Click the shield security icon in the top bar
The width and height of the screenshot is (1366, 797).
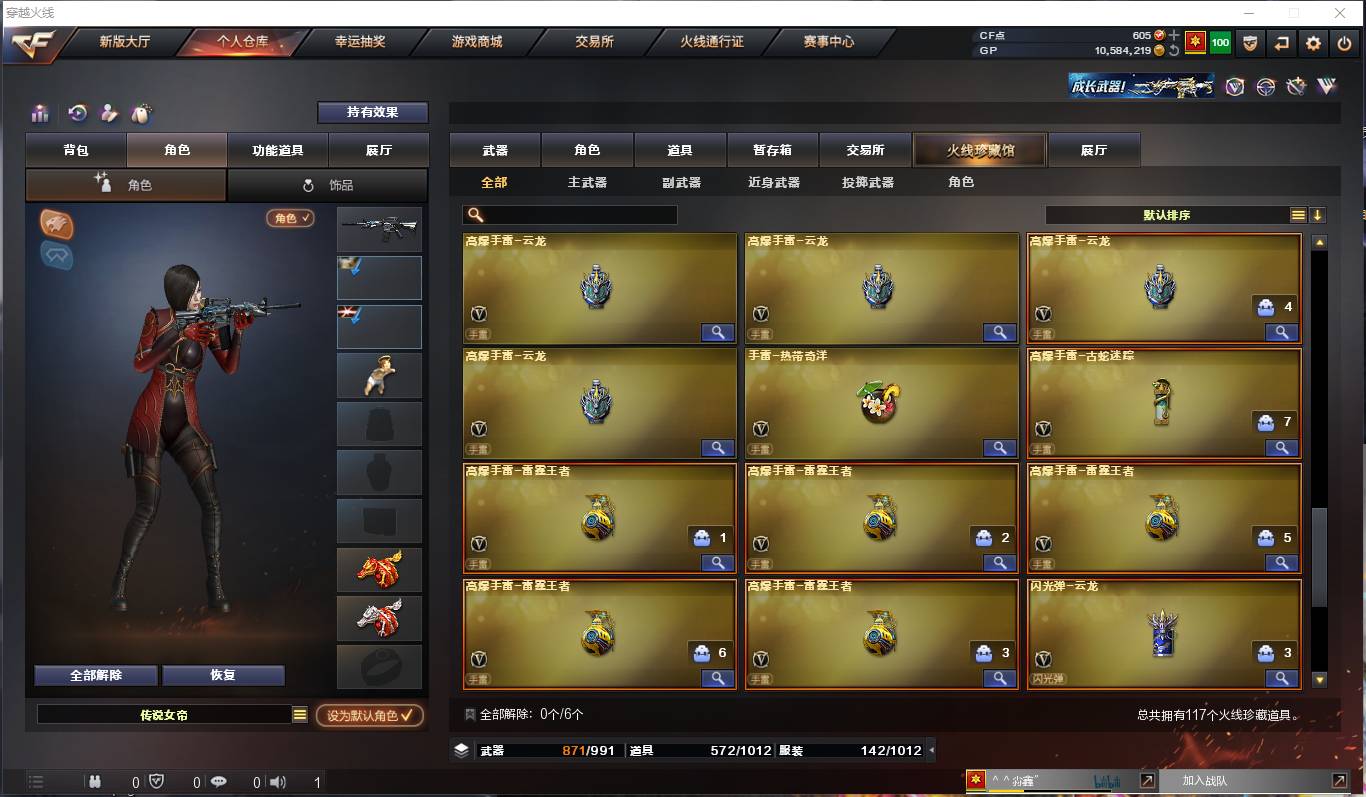[x=1249, y=43]
